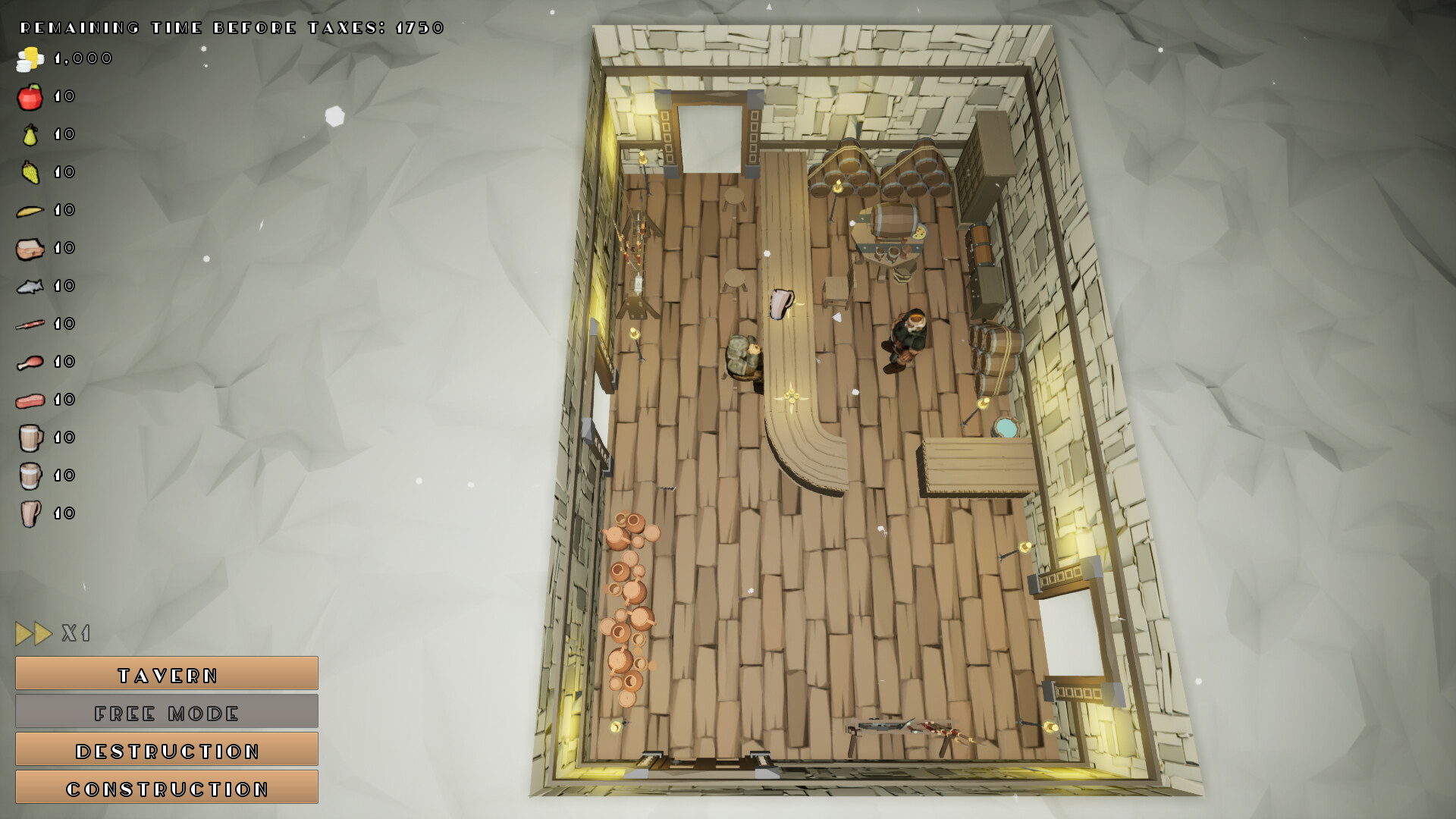Select the sausage skewer resource icon
The height and width of the screenshot is (819, 1456).
(29, 324)
